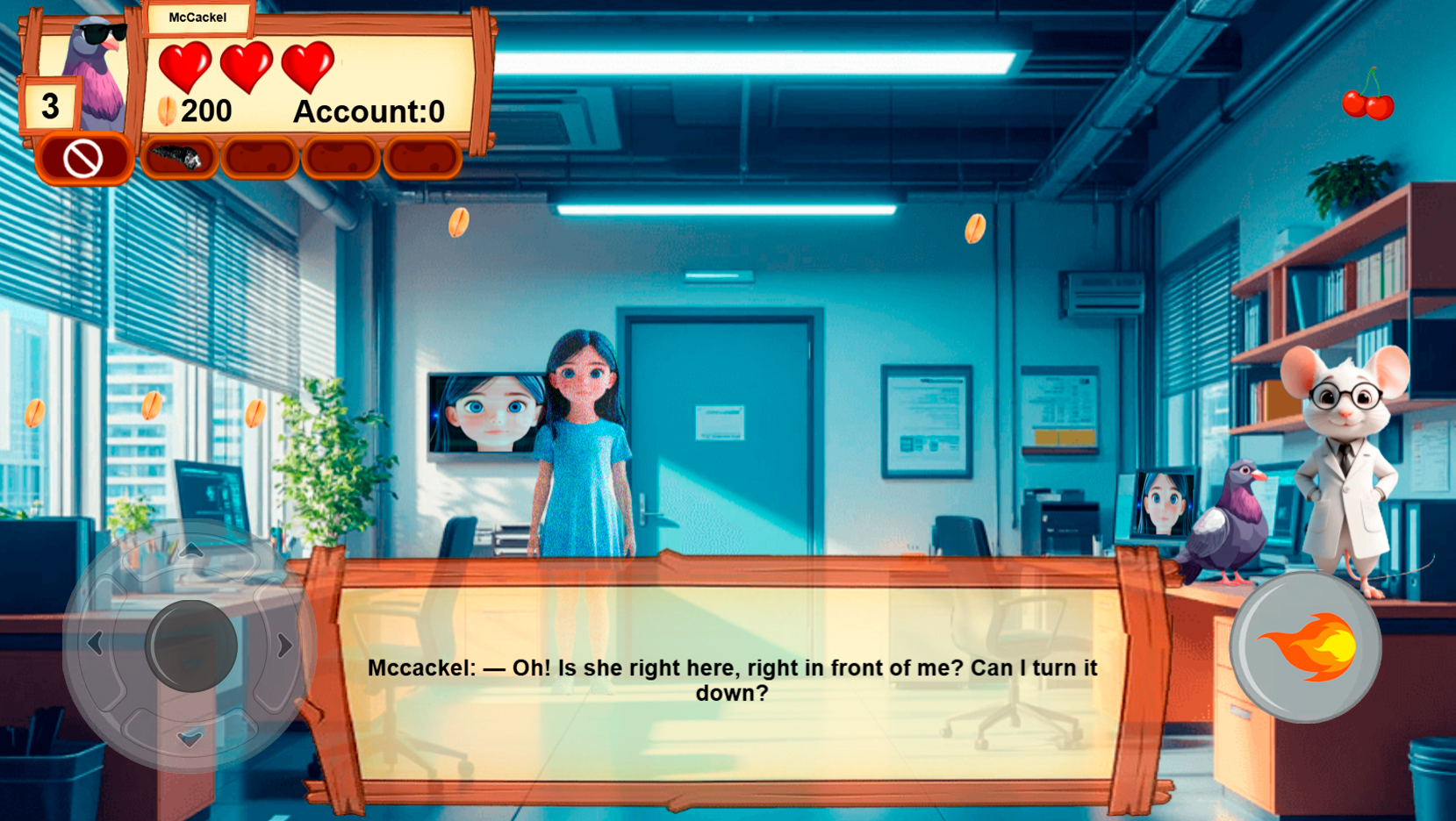Viewport: 1456px width, 821px height.
Task: Select the feather item in the inventory bar
Action: pos(180,158)
